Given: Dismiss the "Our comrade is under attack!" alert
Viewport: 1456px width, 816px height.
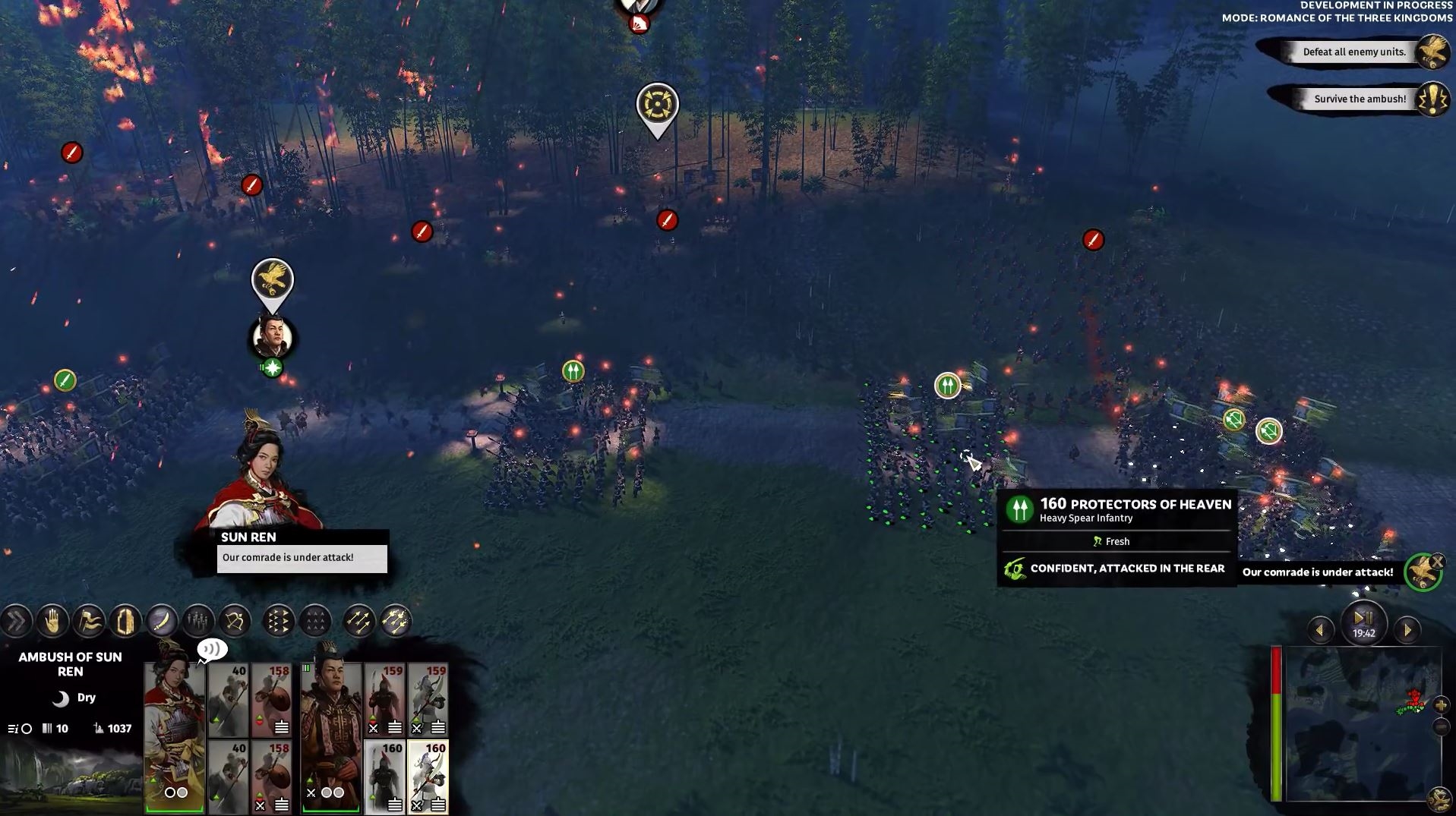Looking at the screenshot, I should point(1437,562).
